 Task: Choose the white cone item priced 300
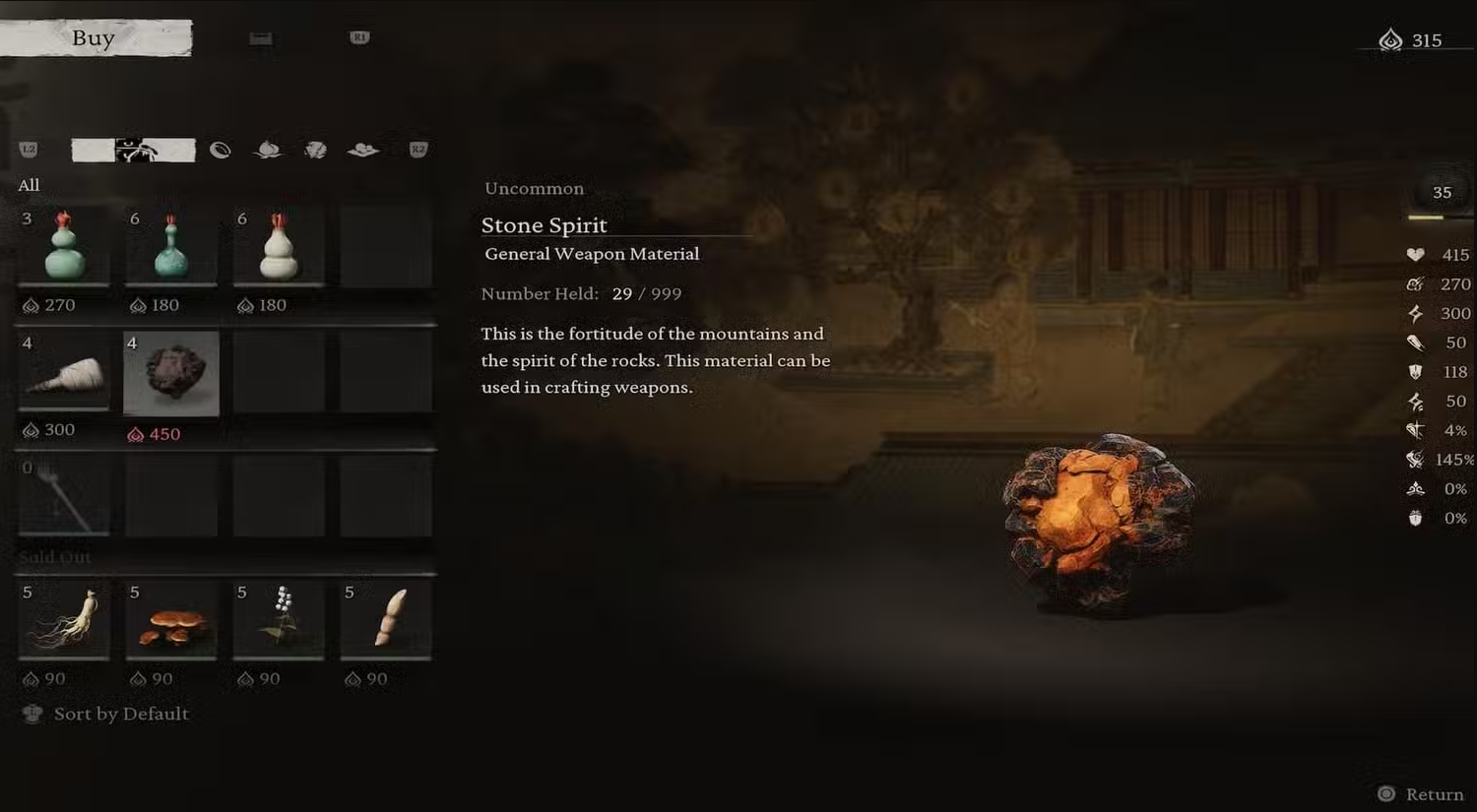pos(65,373)
